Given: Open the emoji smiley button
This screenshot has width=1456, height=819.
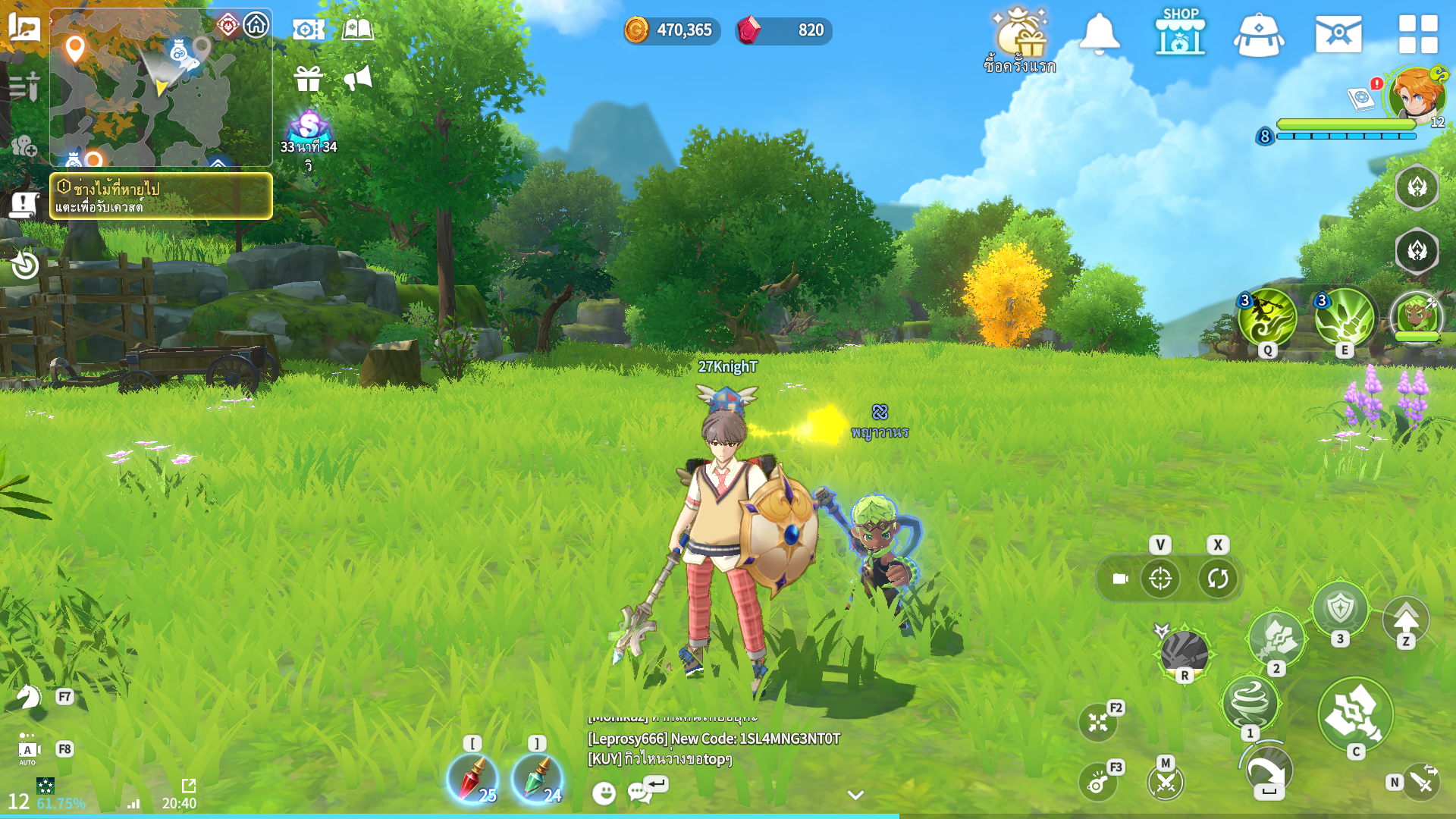Looking at the screenshot, I should pos(604,793).
